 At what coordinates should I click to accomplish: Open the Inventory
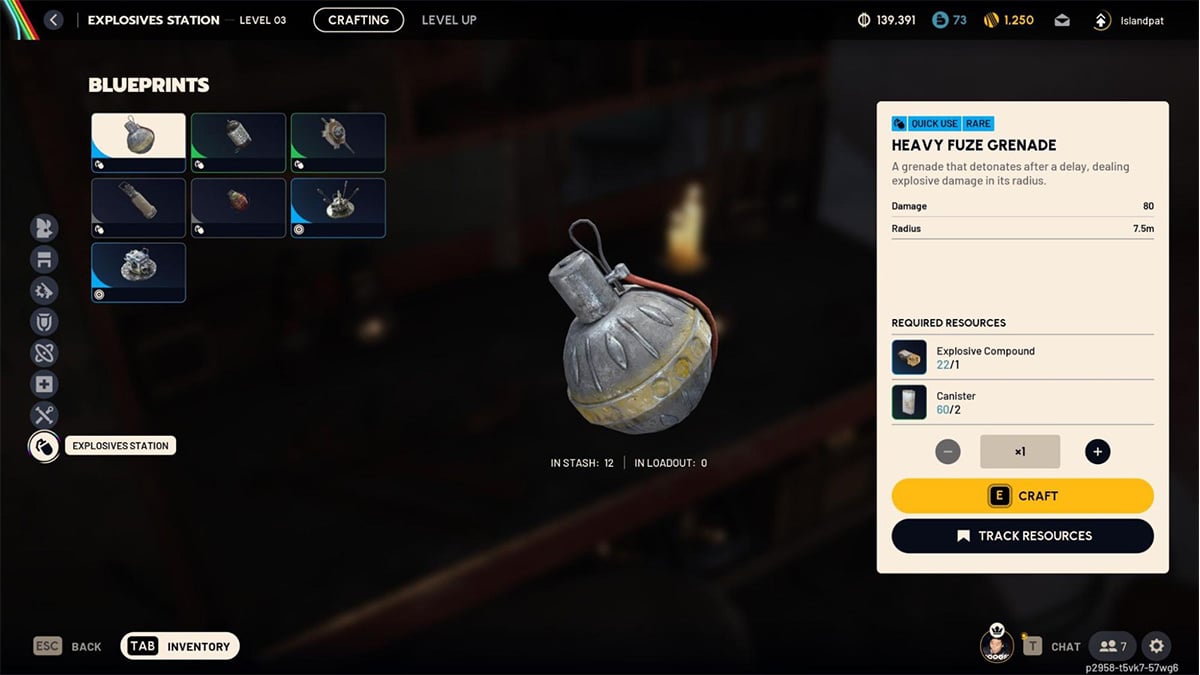pos(180,646)
